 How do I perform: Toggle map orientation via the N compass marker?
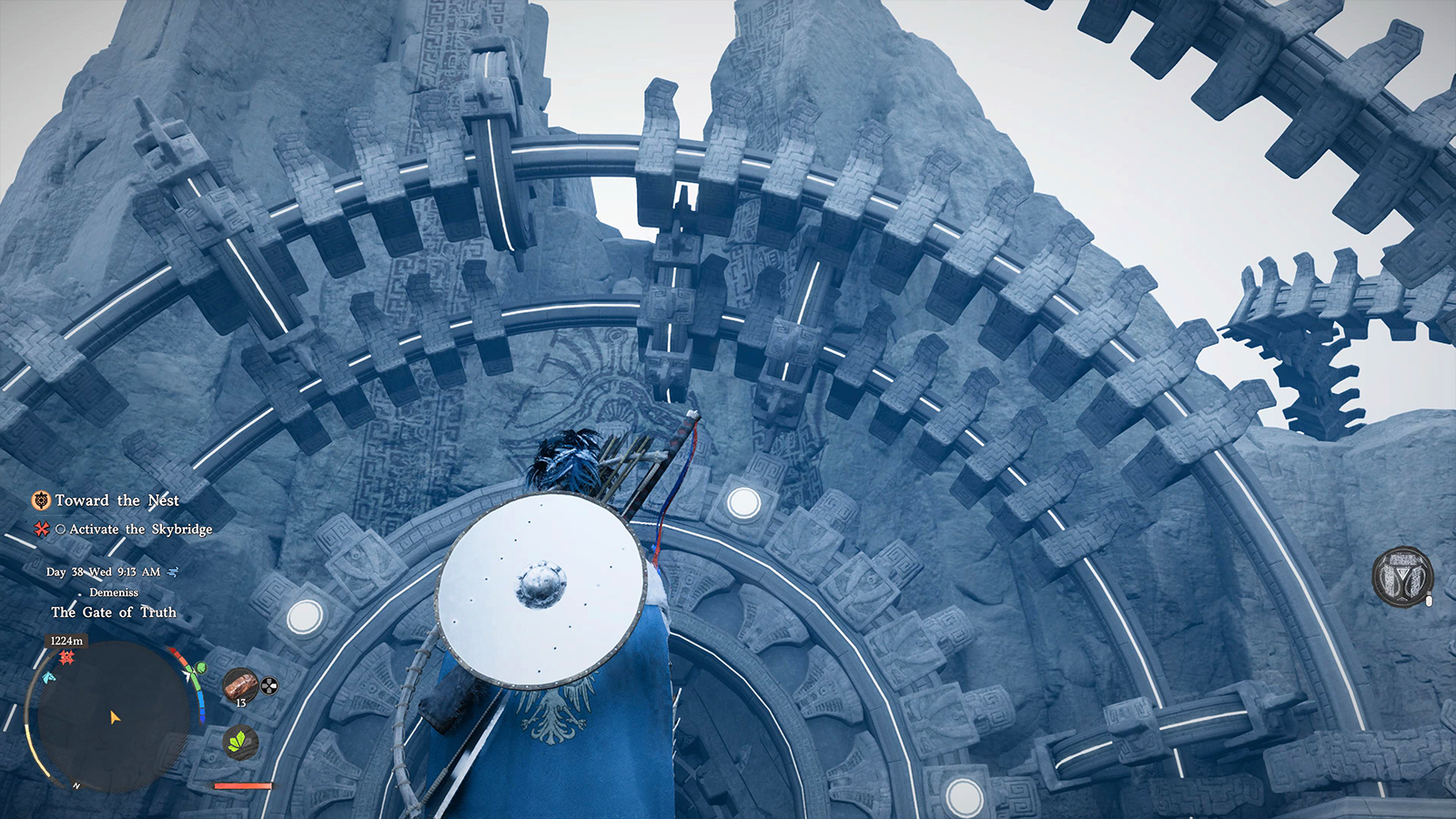(76, 784)
